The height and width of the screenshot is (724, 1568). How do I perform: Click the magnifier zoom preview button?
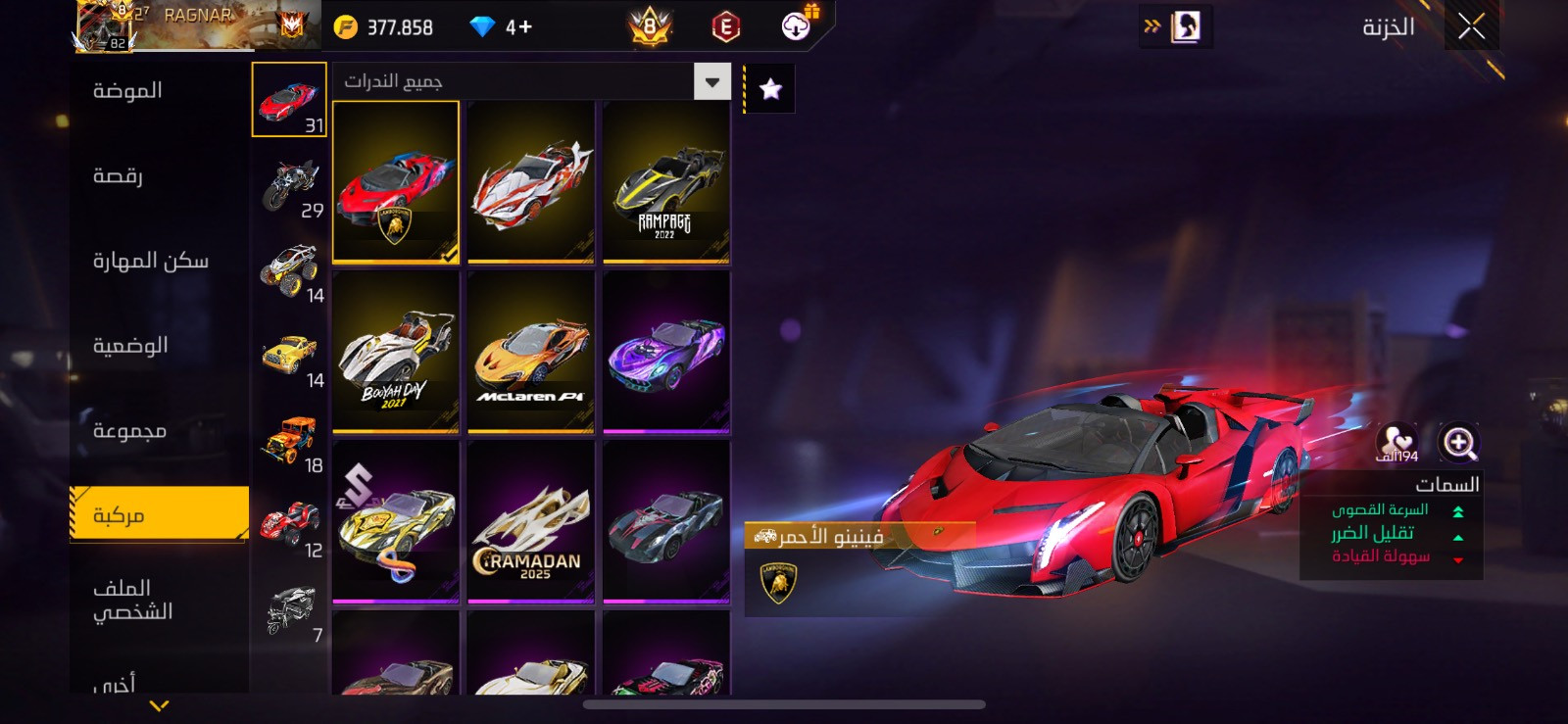1458,443
